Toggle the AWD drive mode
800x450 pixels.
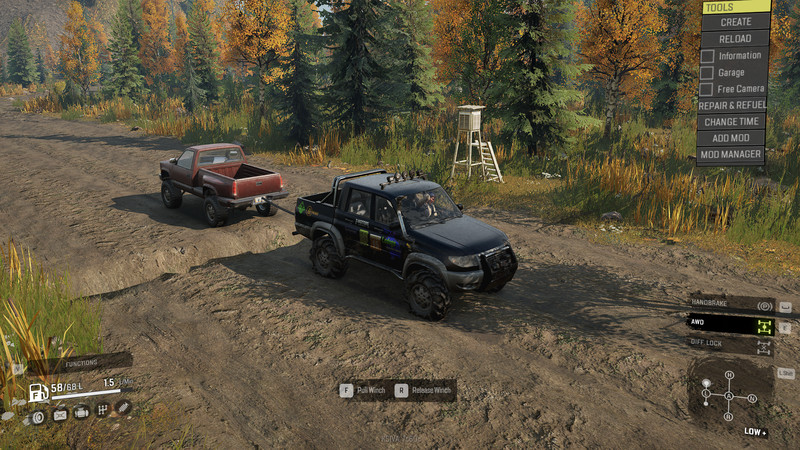(x=732, y=326)
